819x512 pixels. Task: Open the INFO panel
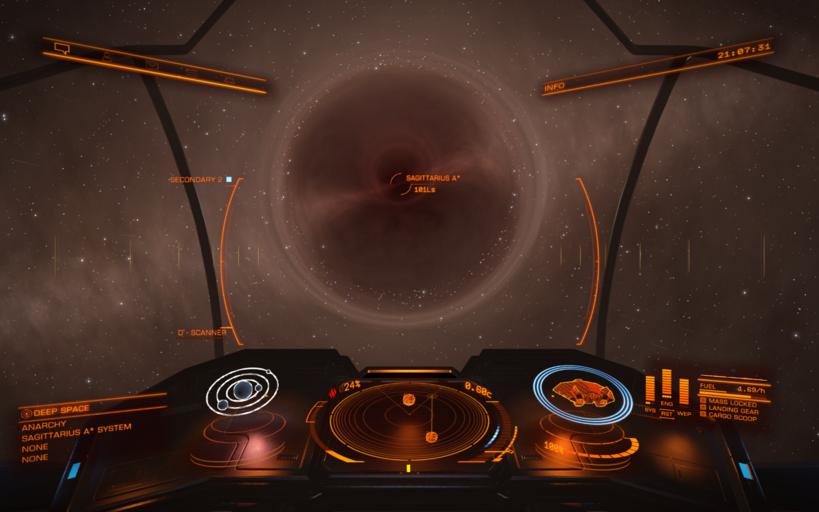555,88
